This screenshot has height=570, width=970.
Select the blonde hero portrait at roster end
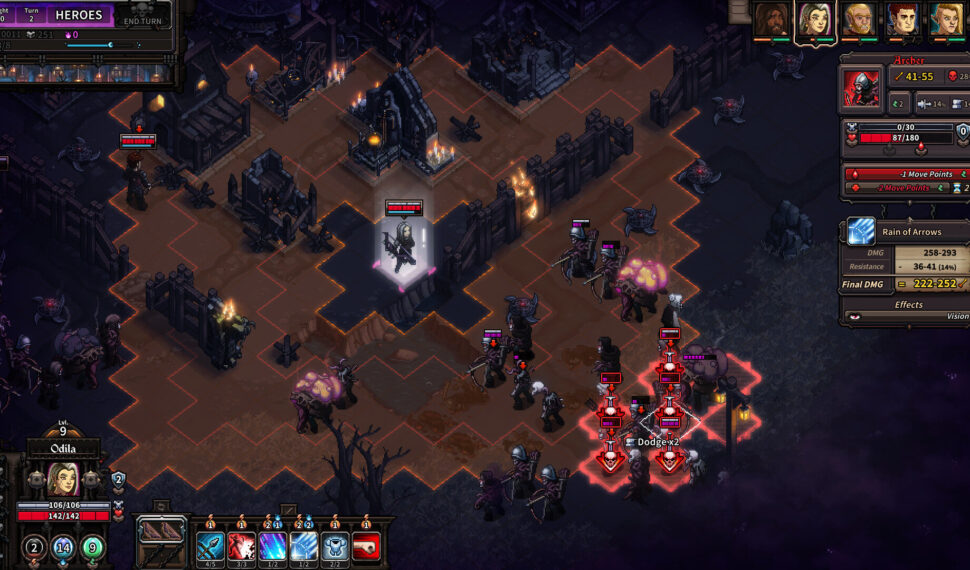click(x=946, y=19)
